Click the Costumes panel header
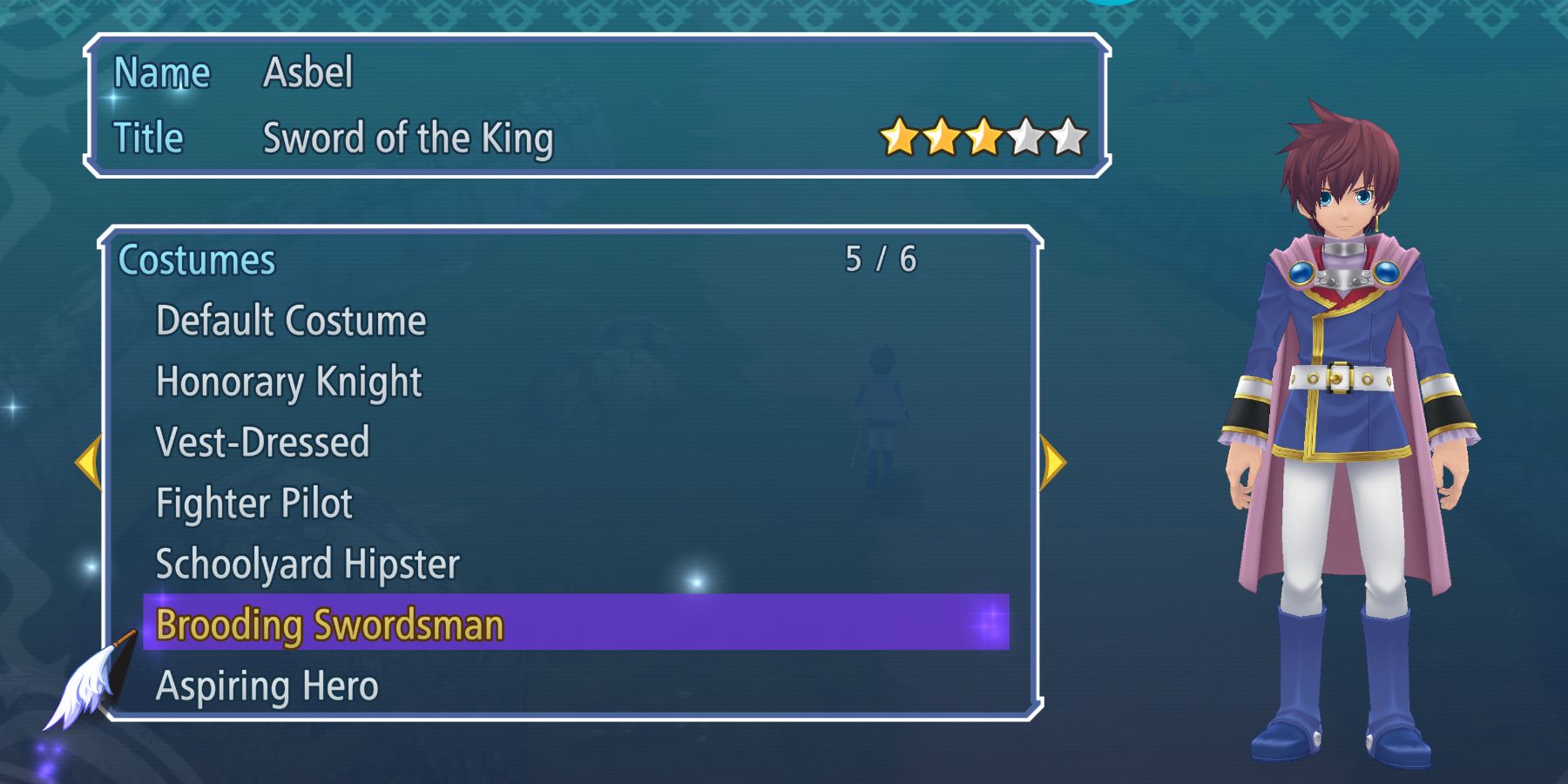1568x784 pixels. pyautogui.click(x=196, y=259)
